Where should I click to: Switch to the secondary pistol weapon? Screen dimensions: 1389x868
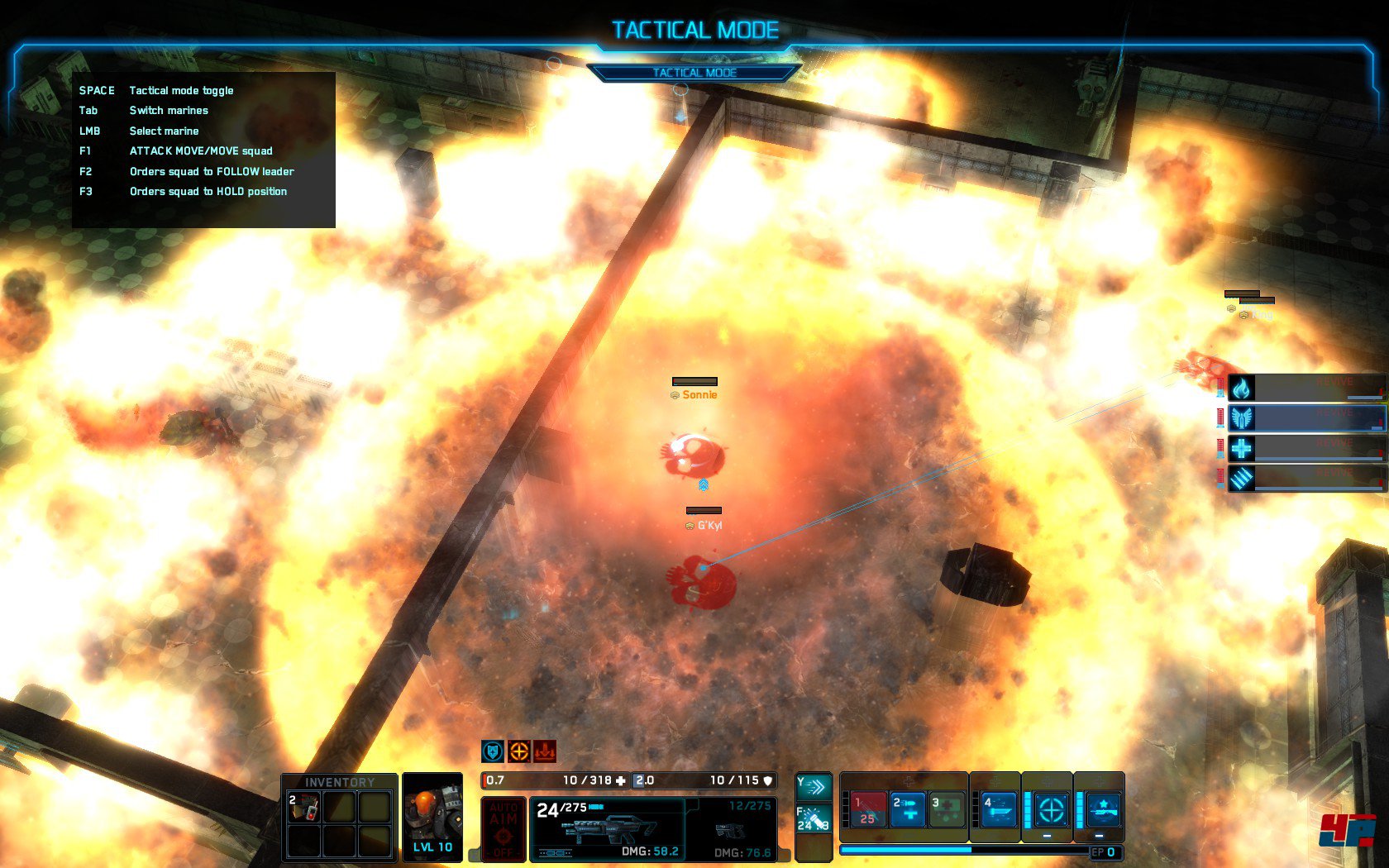pyautogui.click(x=732, y=828)
